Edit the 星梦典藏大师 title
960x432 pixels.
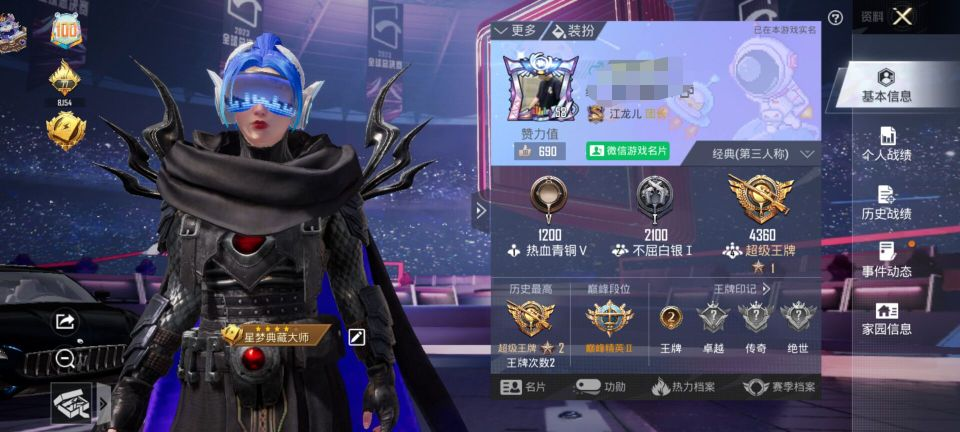(x=356, y=337)
